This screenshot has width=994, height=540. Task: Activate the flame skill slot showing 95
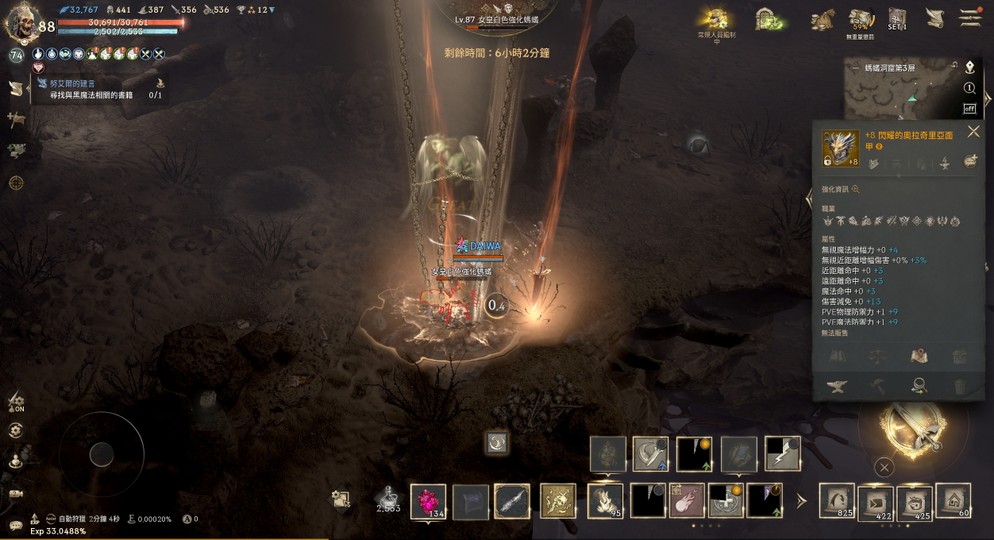pos(605,500)
